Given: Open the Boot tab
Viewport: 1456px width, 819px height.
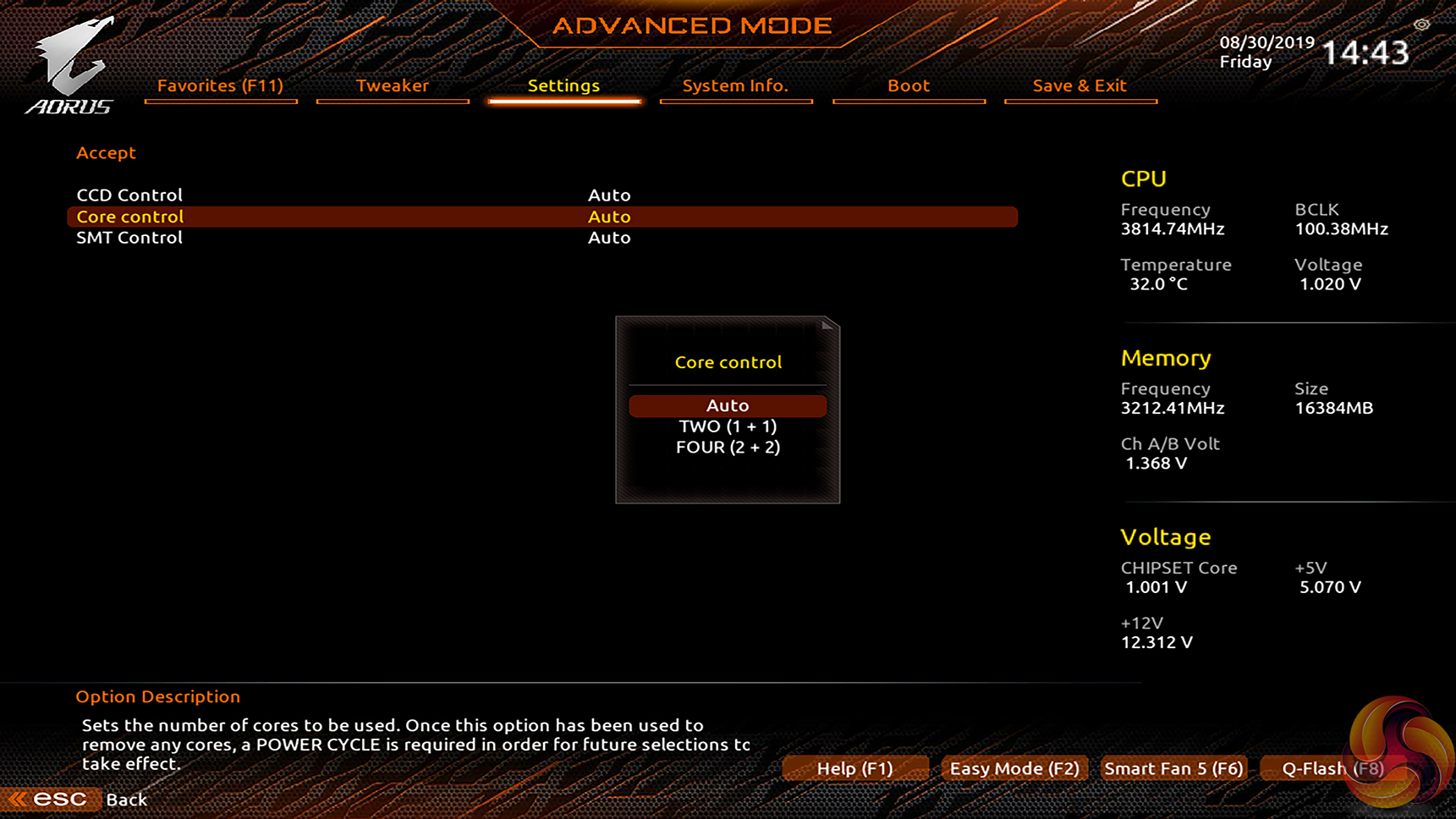Looking at the screenshot, I should [908, 85].
